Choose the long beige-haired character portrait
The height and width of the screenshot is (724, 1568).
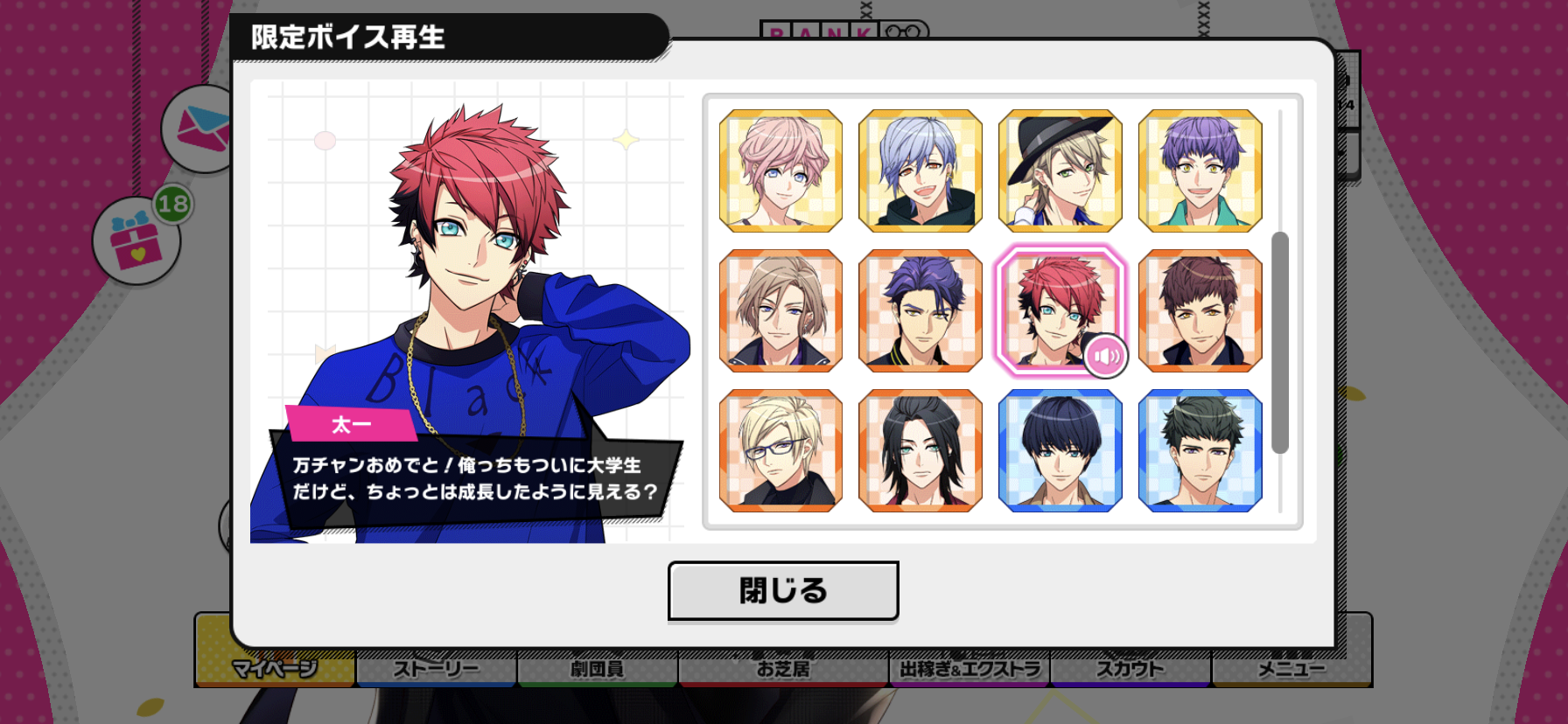(780, 310)
